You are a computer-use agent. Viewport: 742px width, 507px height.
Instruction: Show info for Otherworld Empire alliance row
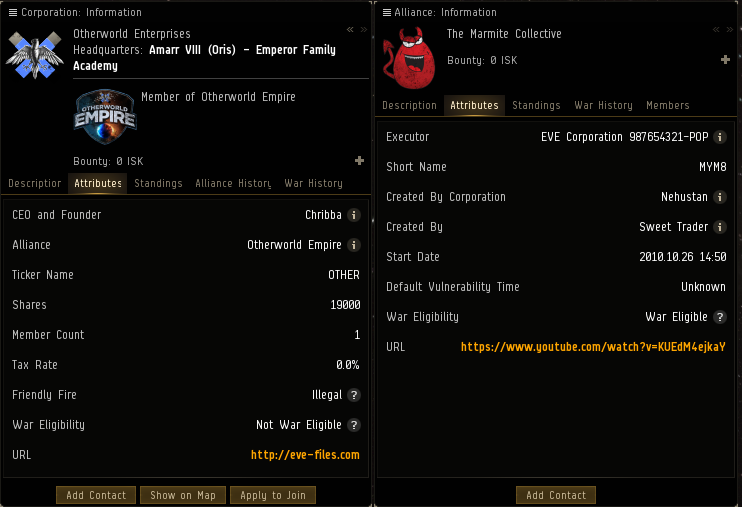tap(354, 245)
